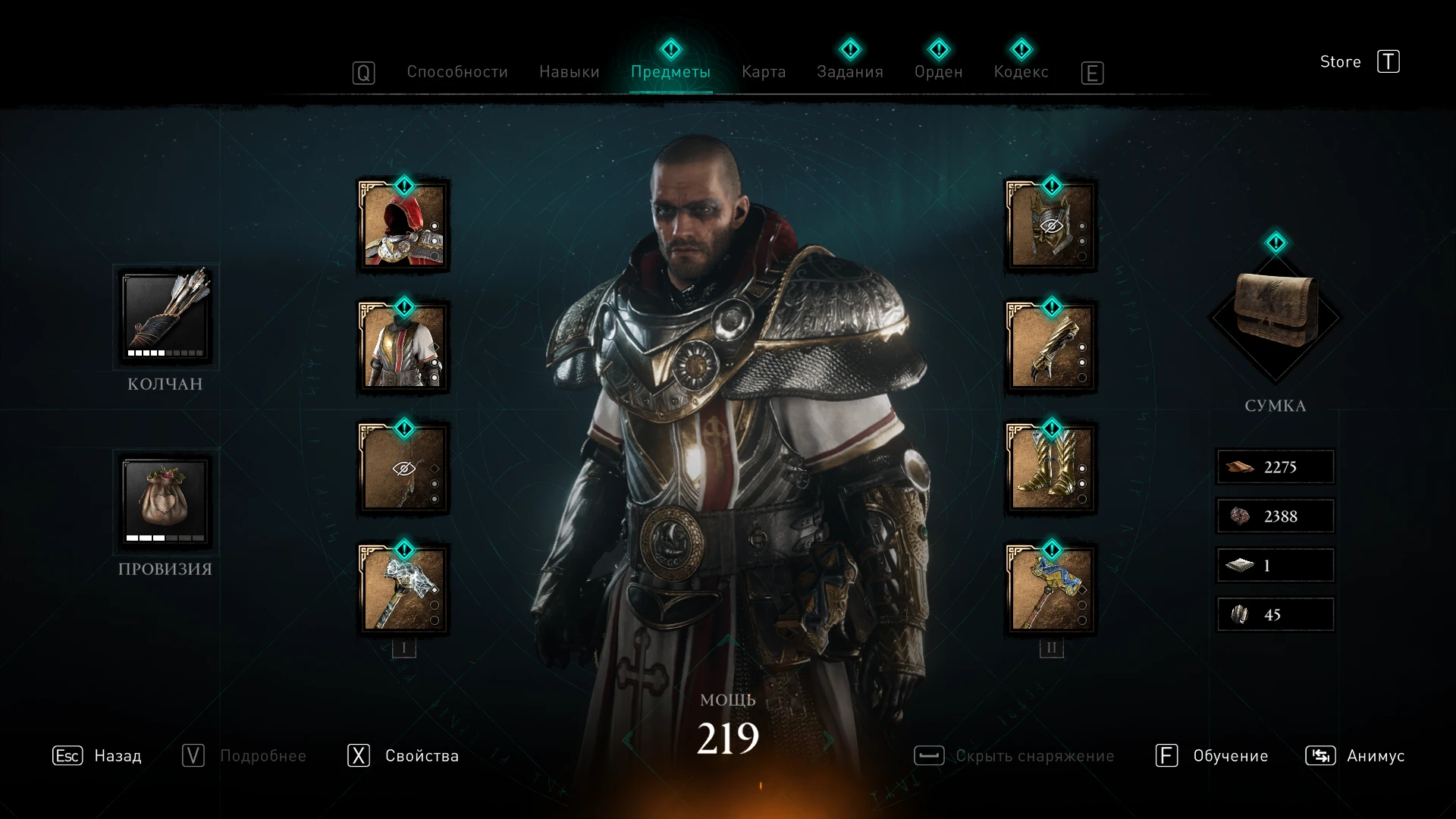The image size is (1456, 819).
Task: Open Обучение tutorial screen
Action: (x=1229, y=755)
